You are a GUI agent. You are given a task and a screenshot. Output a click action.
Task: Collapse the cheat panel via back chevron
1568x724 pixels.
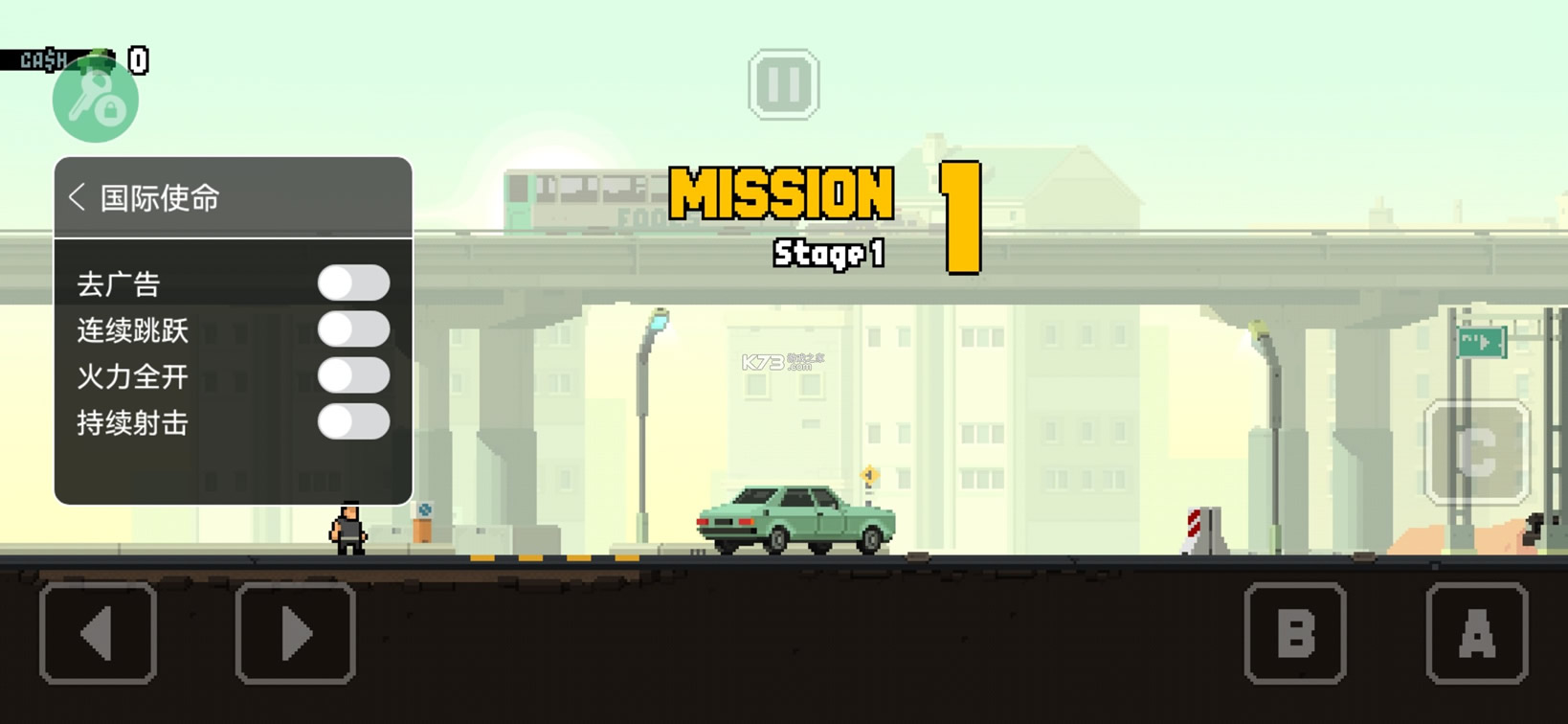78,197
